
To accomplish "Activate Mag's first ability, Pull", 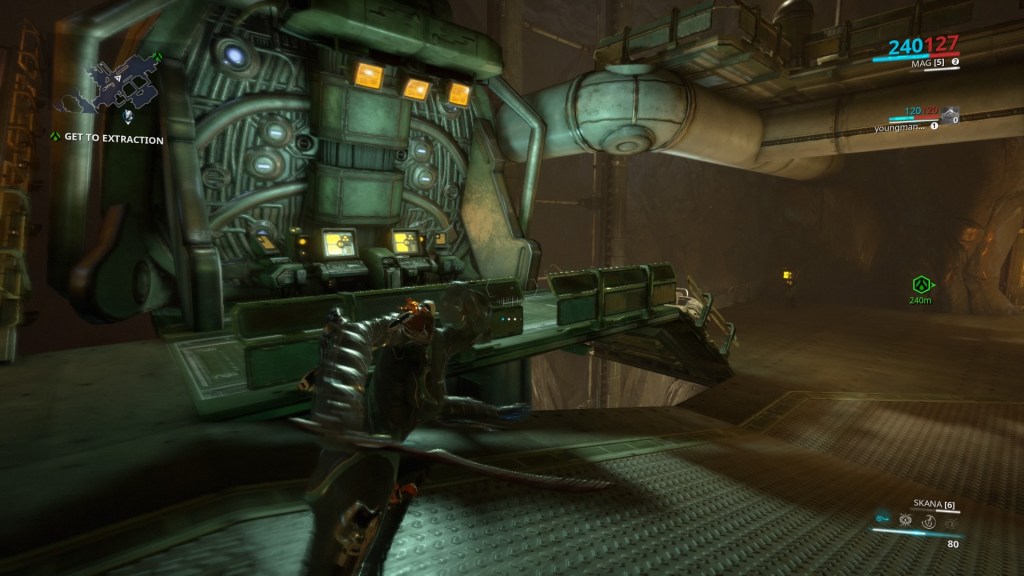I will [x=883, y=520].
